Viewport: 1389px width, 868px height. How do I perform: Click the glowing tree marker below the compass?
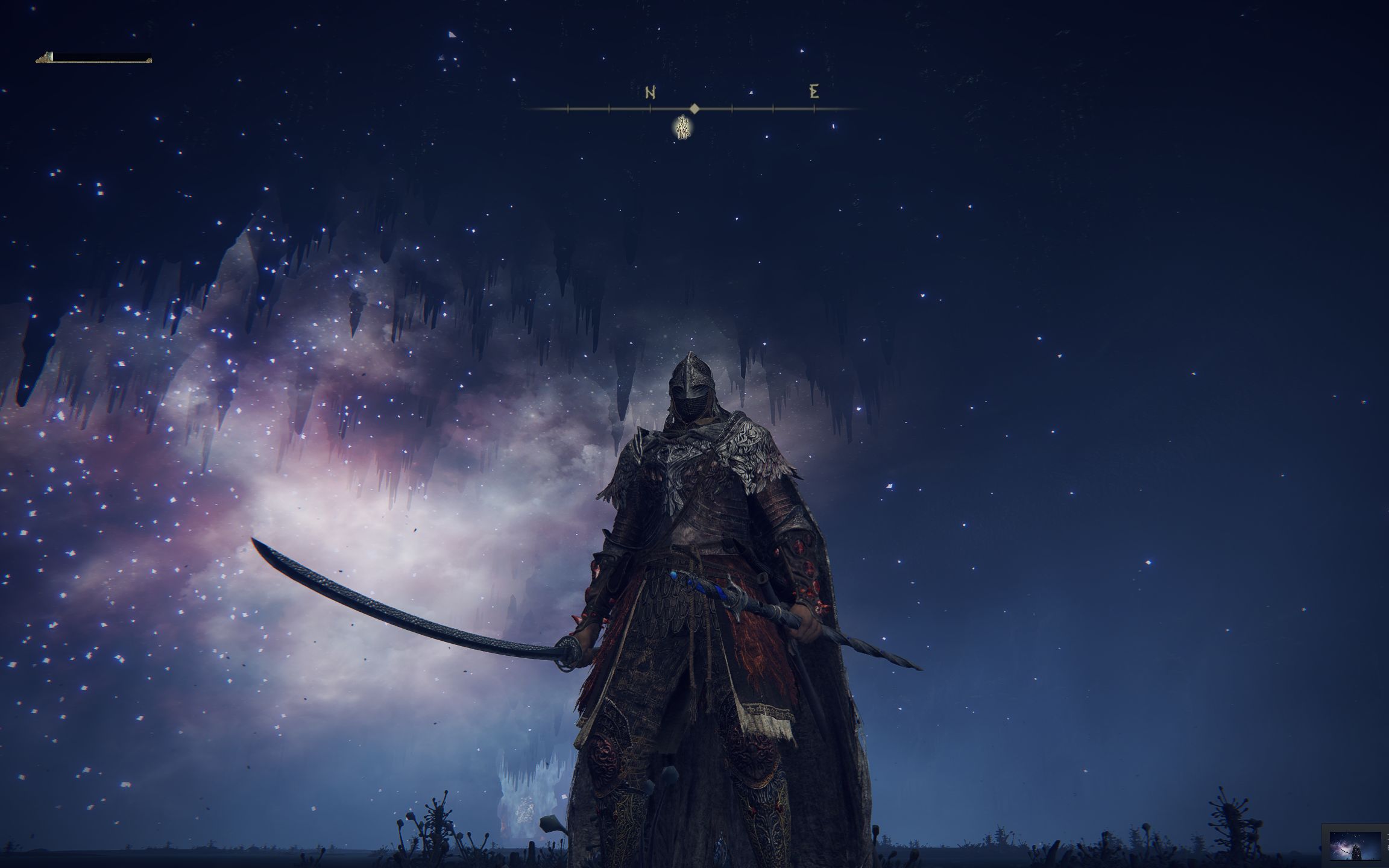point(682,128)
